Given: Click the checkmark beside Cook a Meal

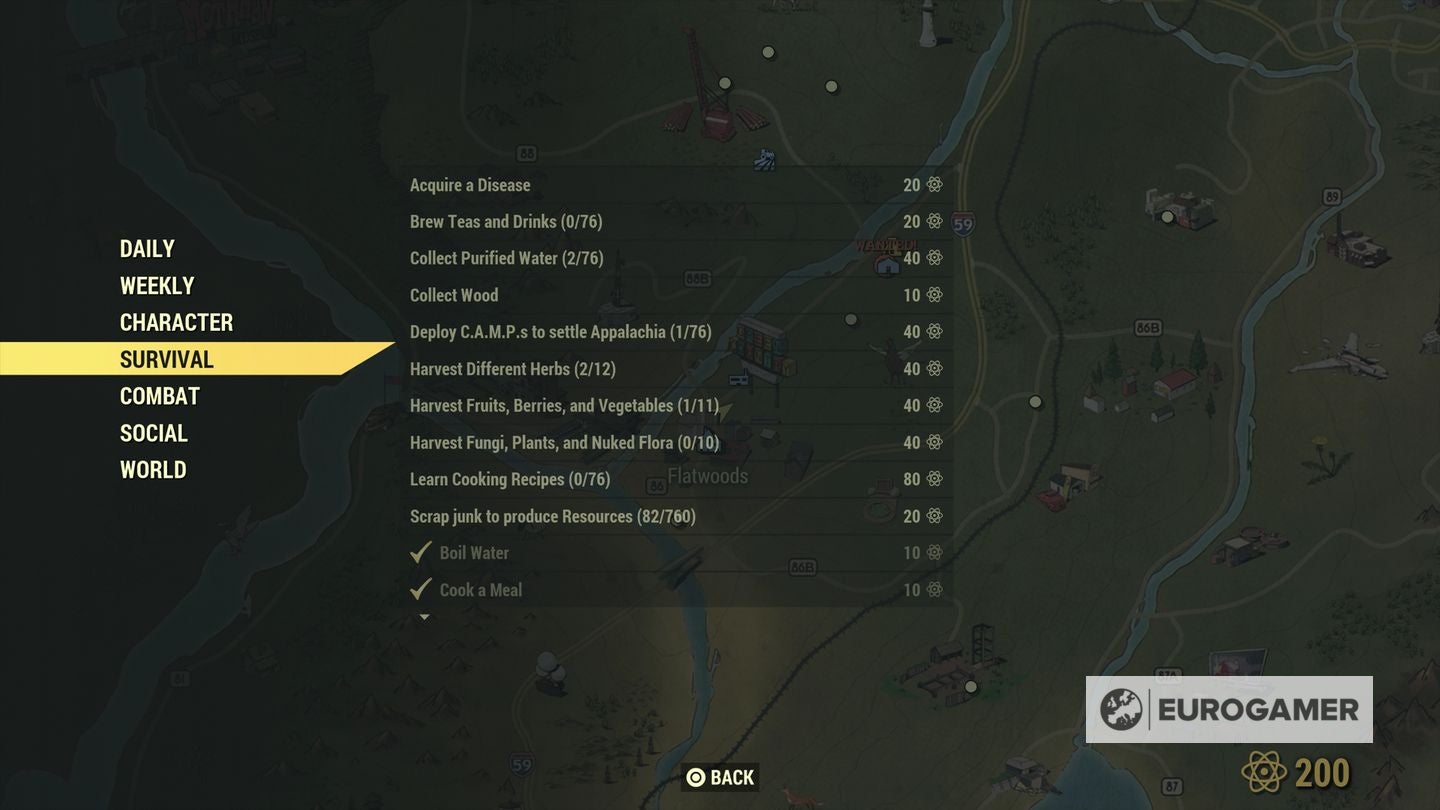Looking at the screenshot, I should pyautogui.click(x=421, y=589).
